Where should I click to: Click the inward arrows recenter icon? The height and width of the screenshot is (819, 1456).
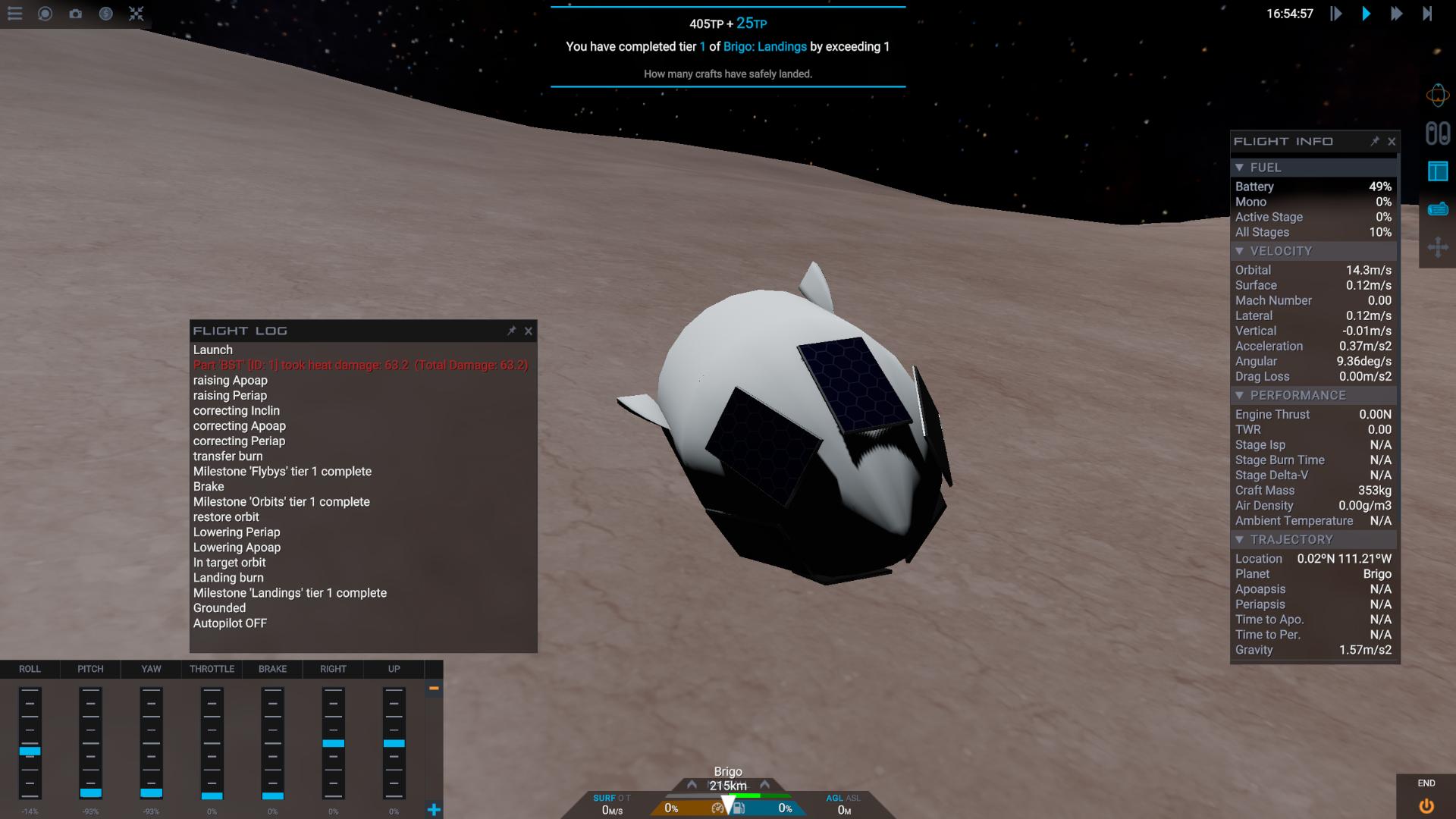point(136,14)
